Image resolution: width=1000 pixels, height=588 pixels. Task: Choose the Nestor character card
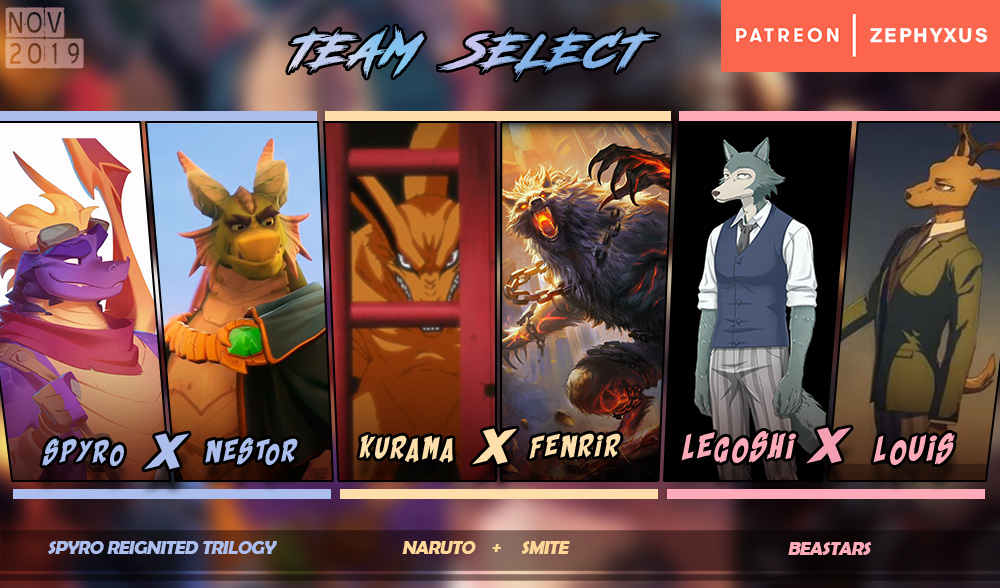240,300
